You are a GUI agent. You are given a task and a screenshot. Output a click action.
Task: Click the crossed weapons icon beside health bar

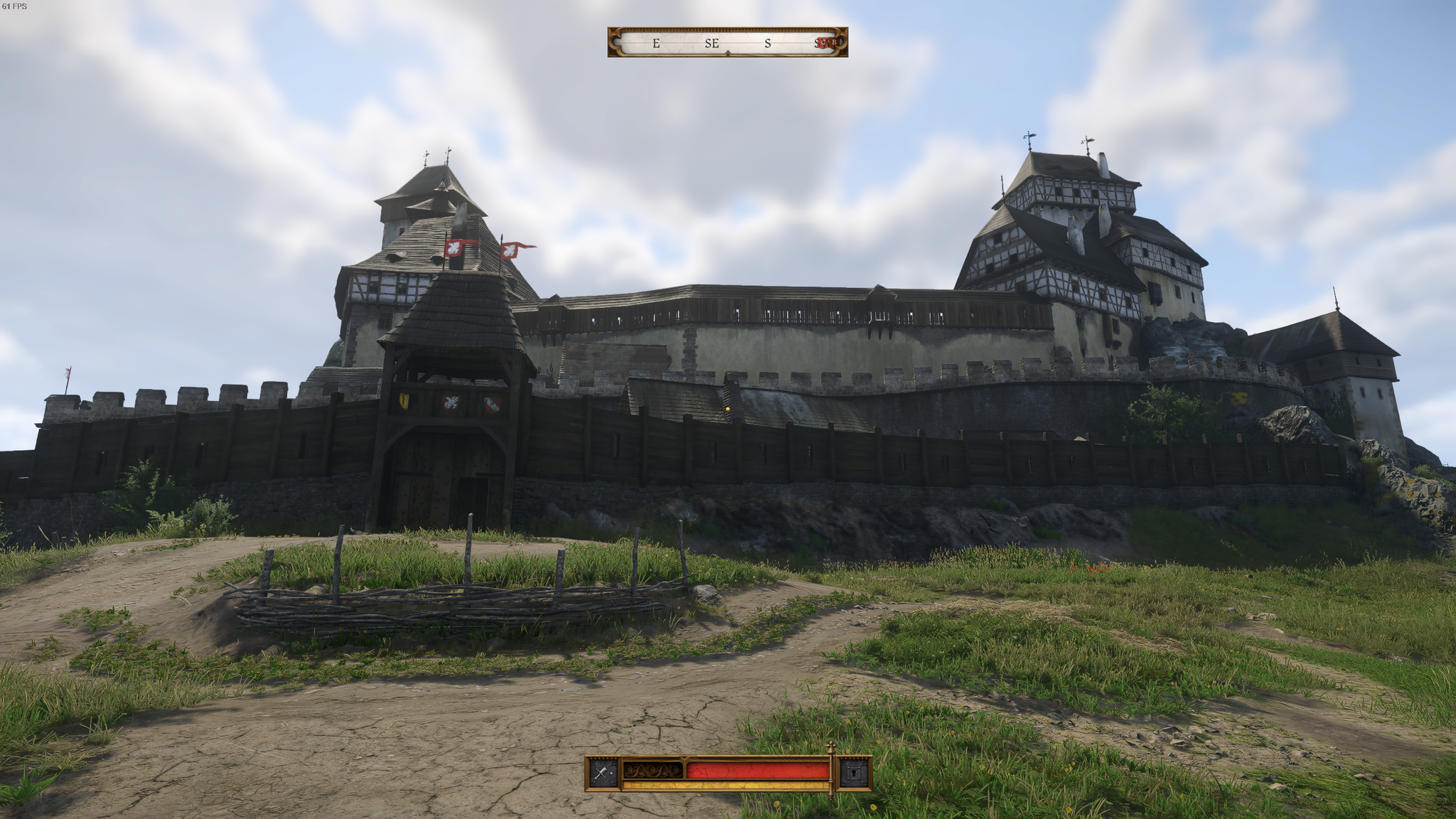(604, 773)
